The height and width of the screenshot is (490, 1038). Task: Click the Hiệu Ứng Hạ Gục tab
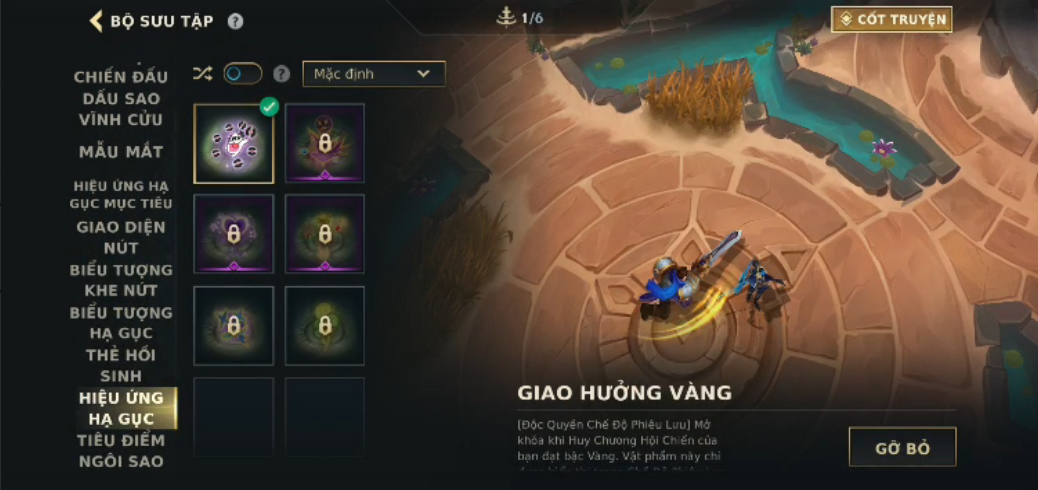click(121, 408)
